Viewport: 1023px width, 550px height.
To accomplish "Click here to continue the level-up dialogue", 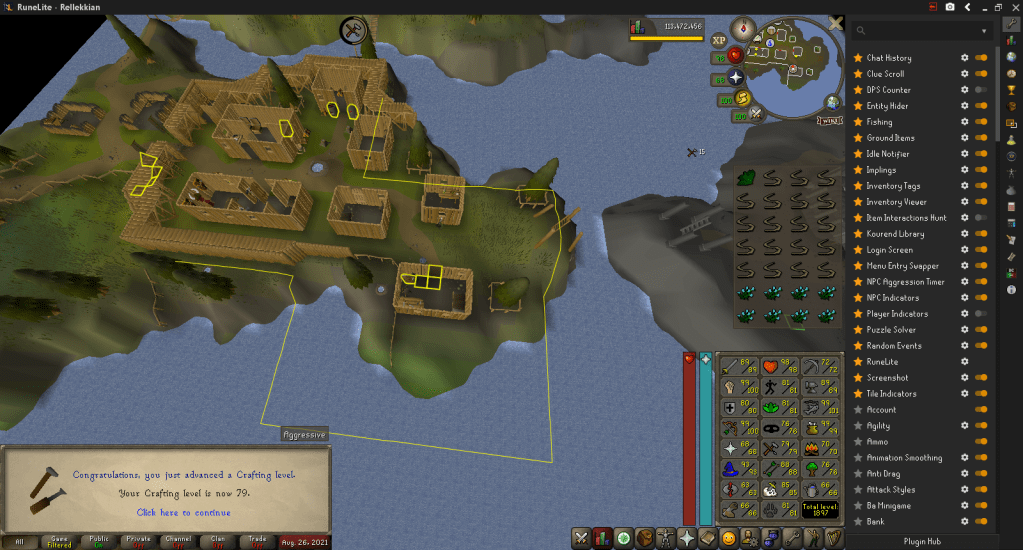I will [x=183, y=512].
